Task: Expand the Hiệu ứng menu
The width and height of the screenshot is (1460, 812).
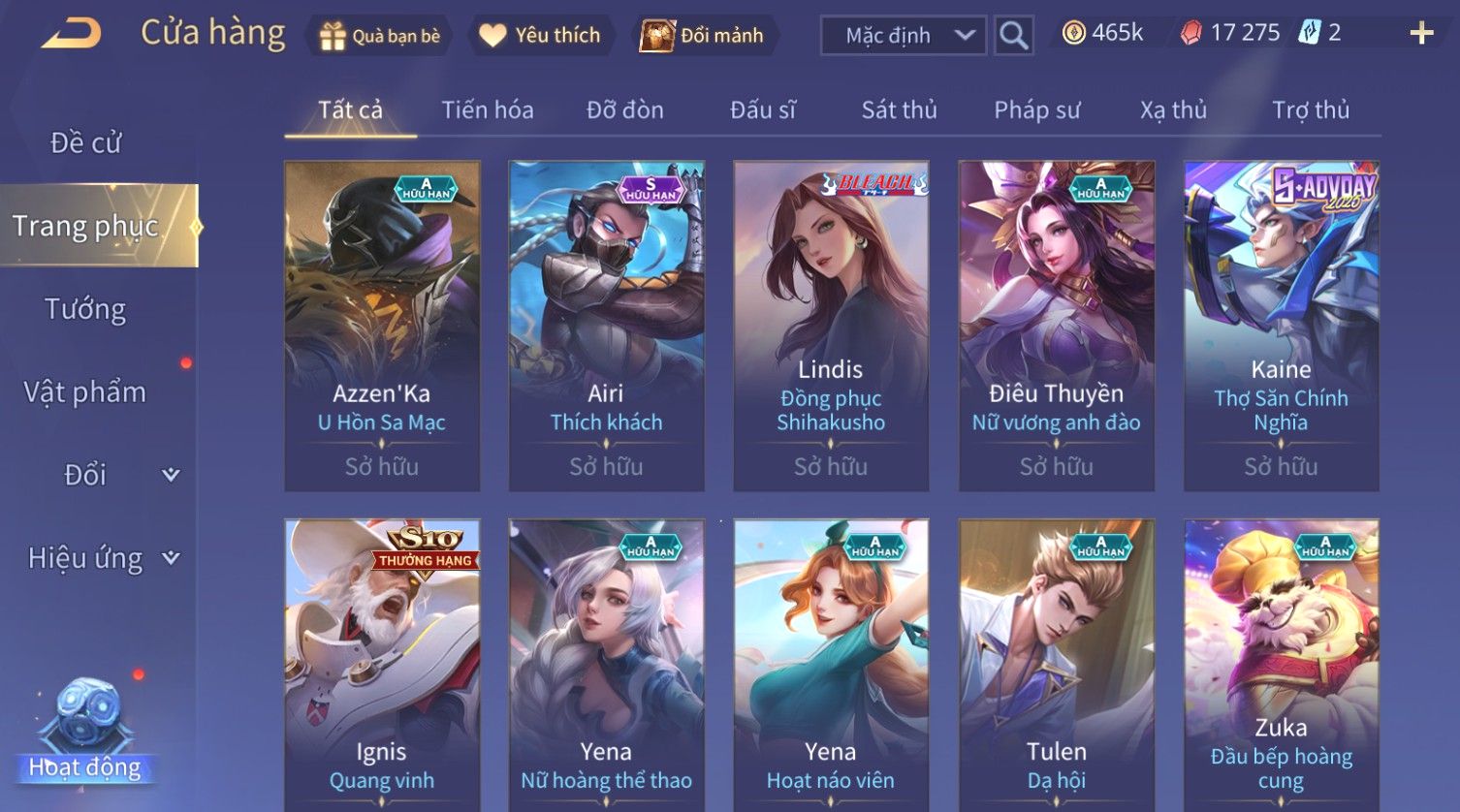Action: coord(103,558)
